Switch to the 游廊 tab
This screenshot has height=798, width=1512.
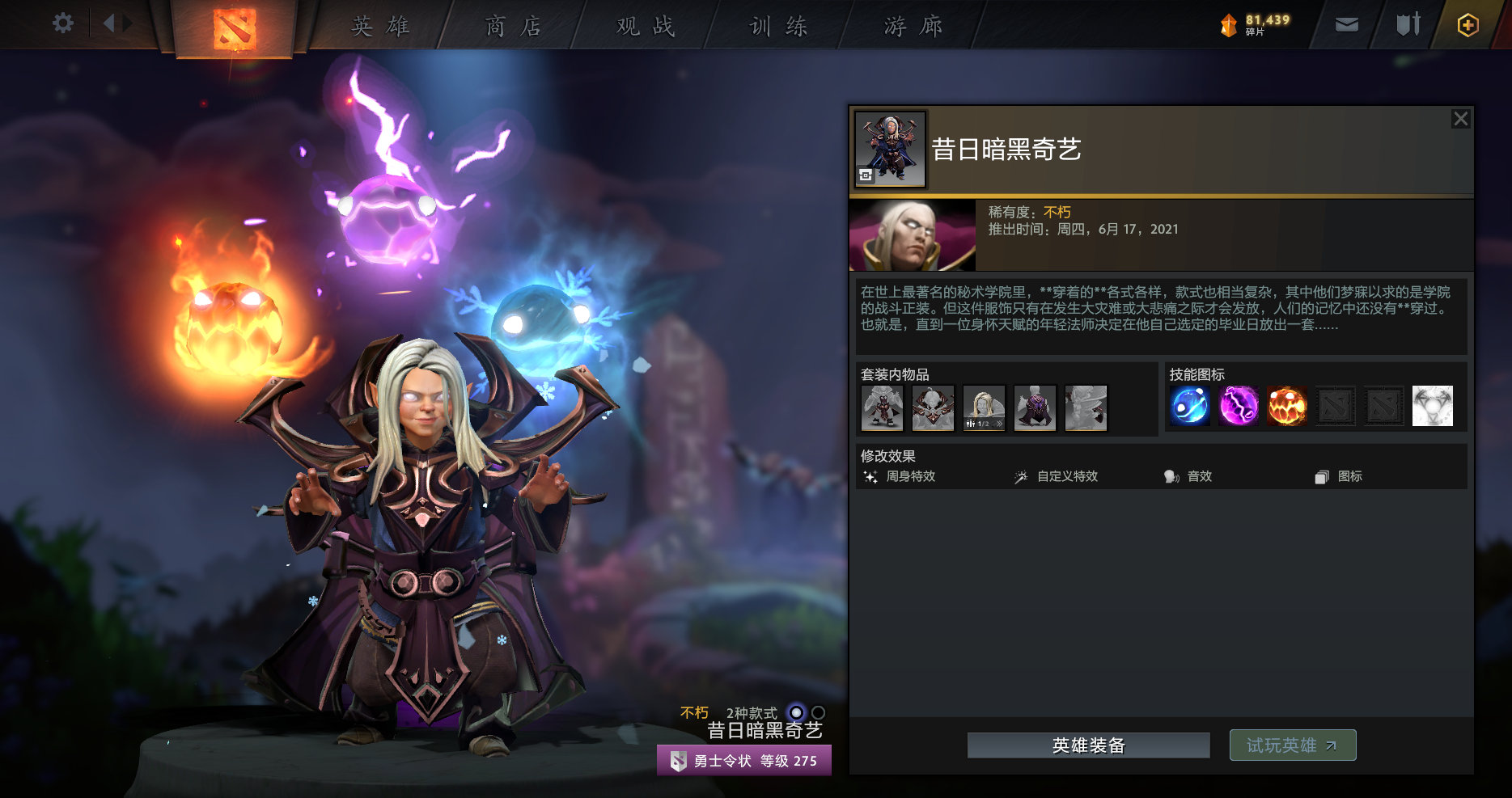pyautogui.click(x=914, y=25)
